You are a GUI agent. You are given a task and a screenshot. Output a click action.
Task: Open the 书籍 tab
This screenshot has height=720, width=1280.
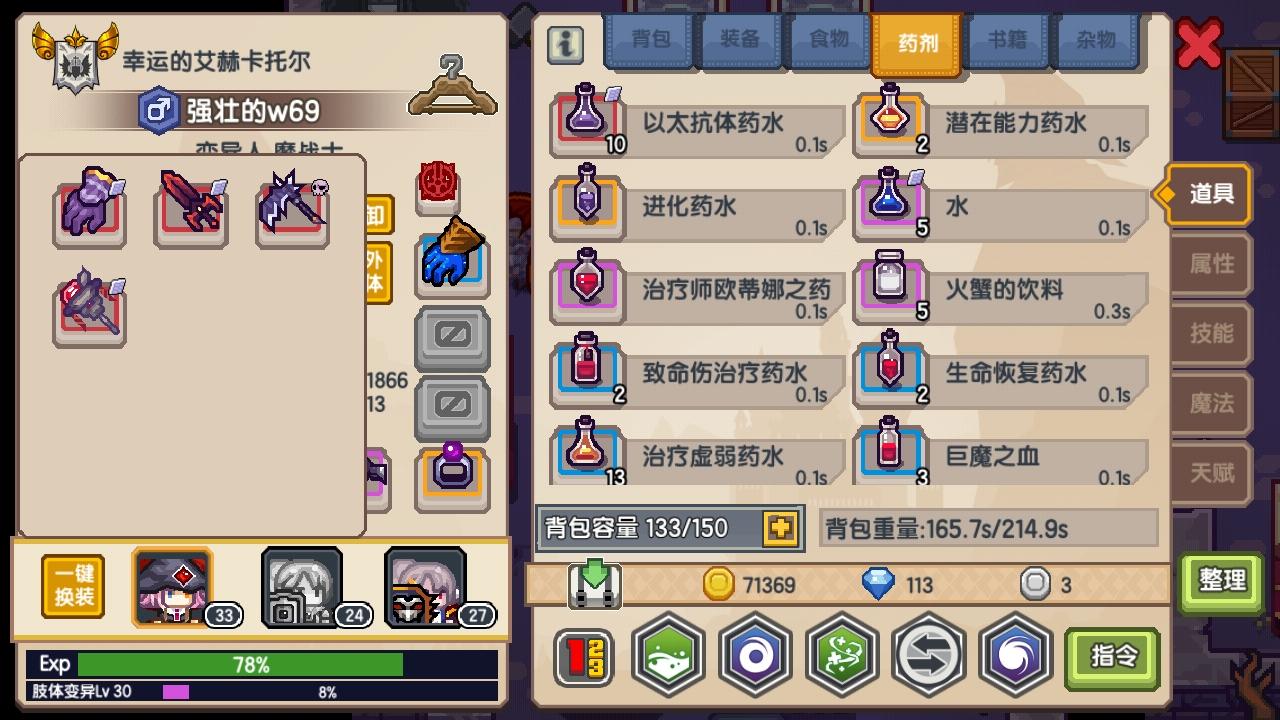(x=1007, y=42)
